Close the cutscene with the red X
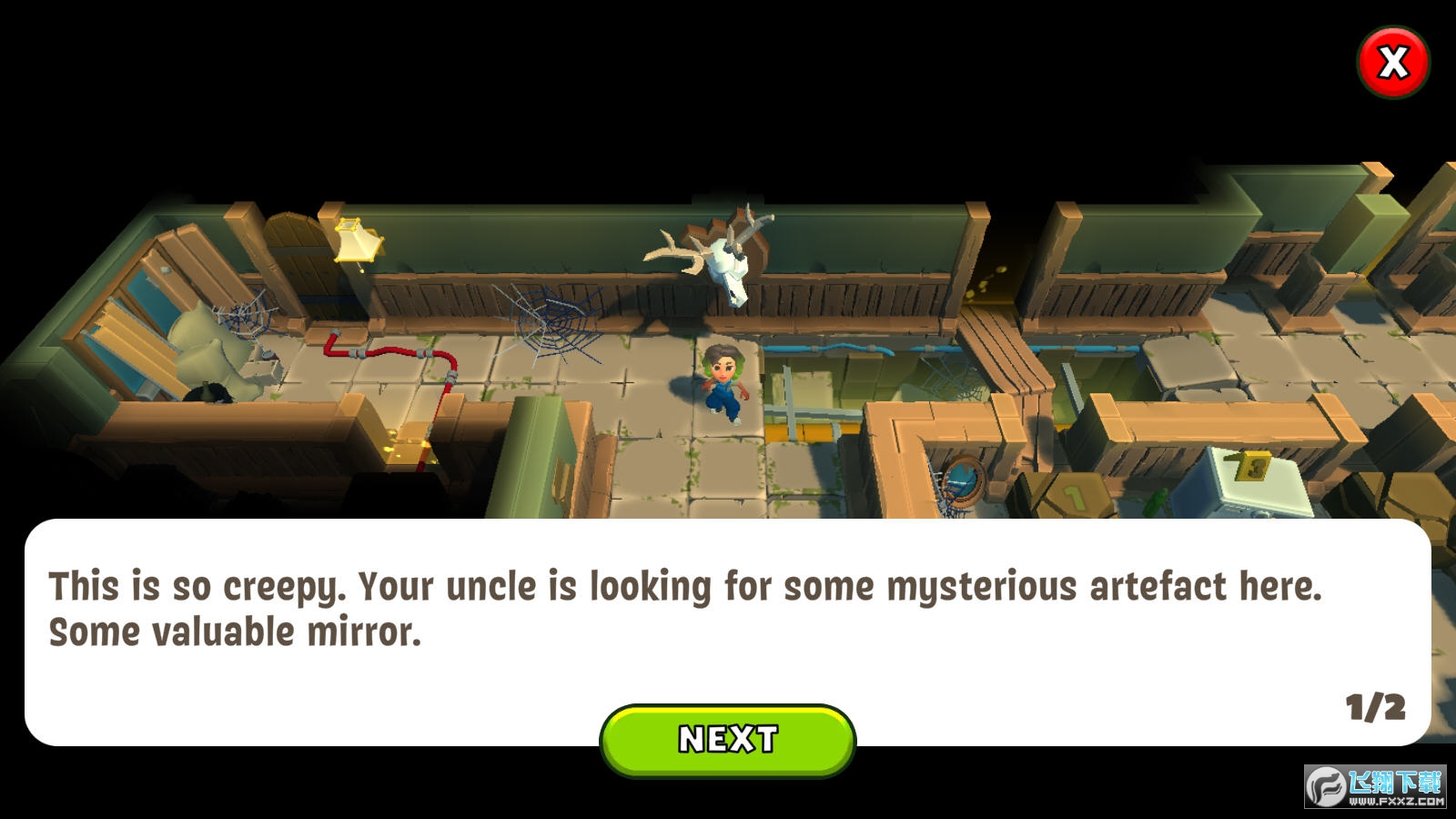1456x819 pixels. coord(1392,62)
